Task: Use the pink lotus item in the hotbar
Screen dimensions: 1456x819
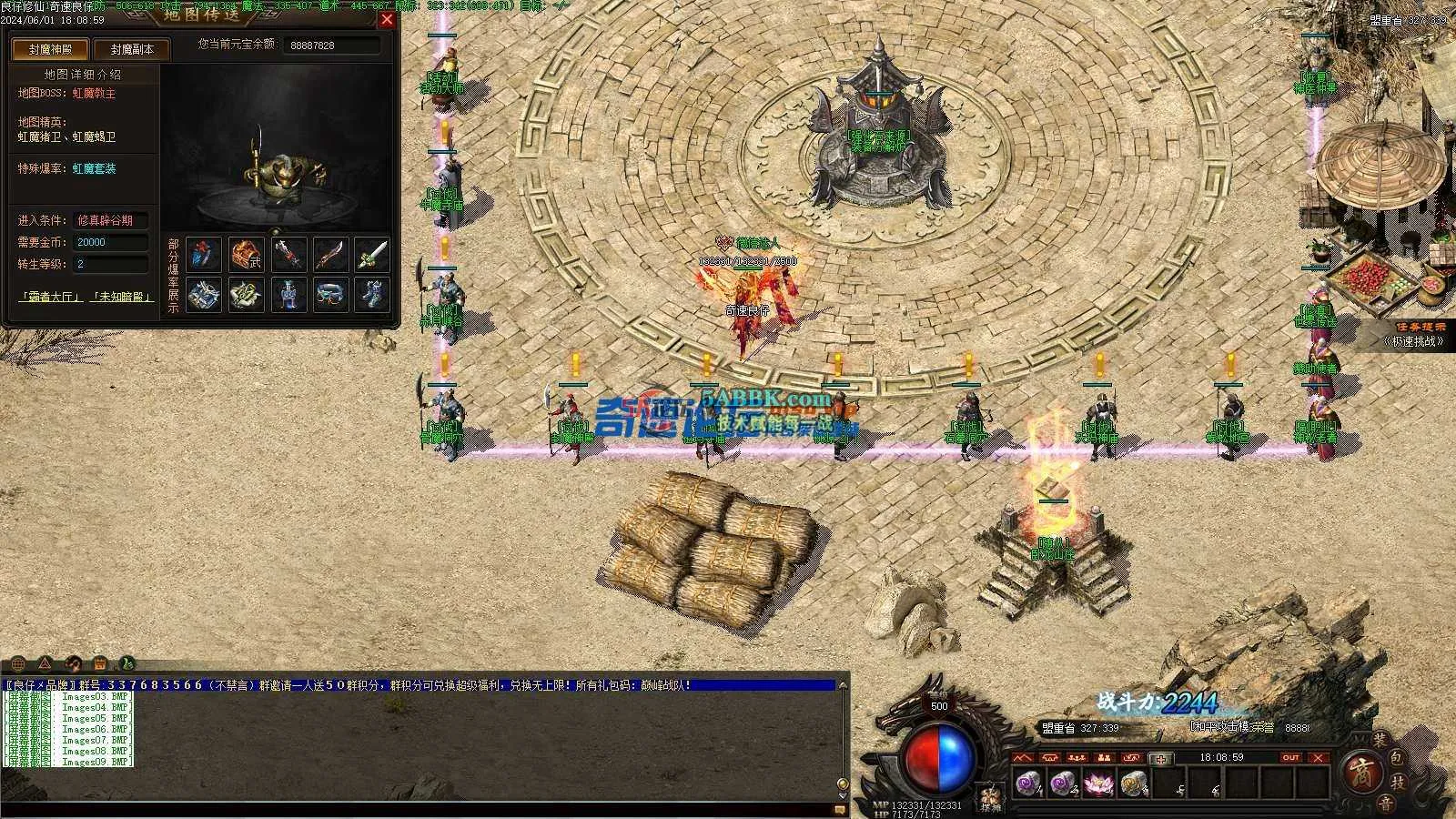Action: click(1096, 783)
